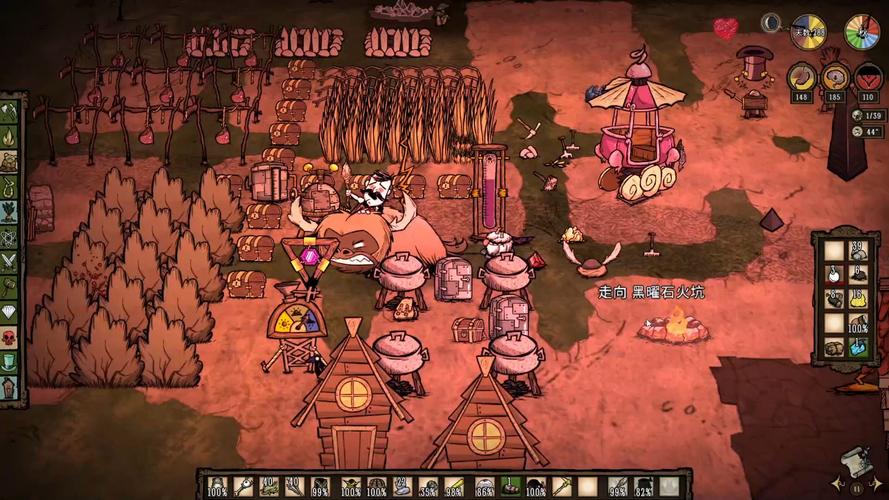Click the red heart icon near the clock
Screen dimensions: 889x500
point(726,28)
